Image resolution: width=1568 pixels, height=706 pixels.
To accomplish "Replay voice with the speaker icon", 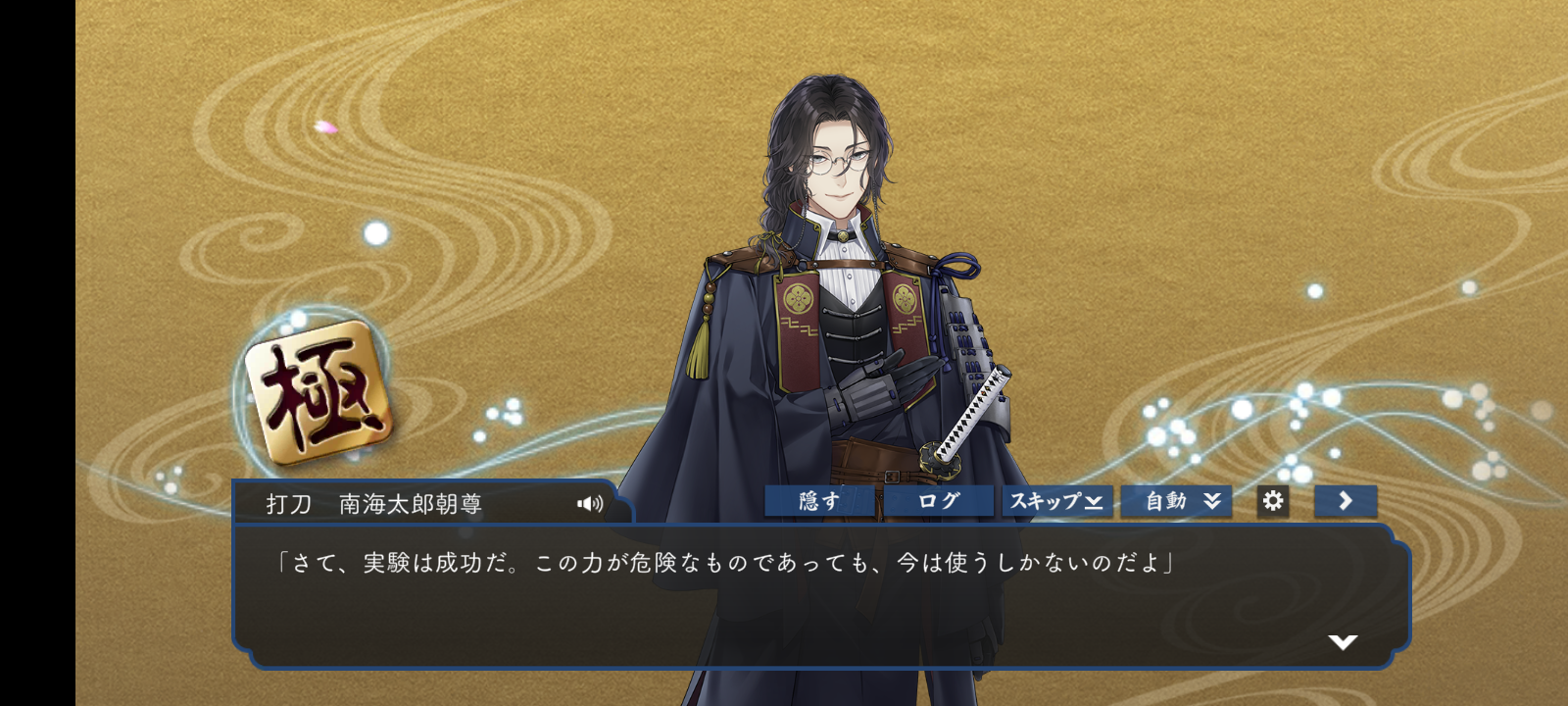I will pos(590,504).
